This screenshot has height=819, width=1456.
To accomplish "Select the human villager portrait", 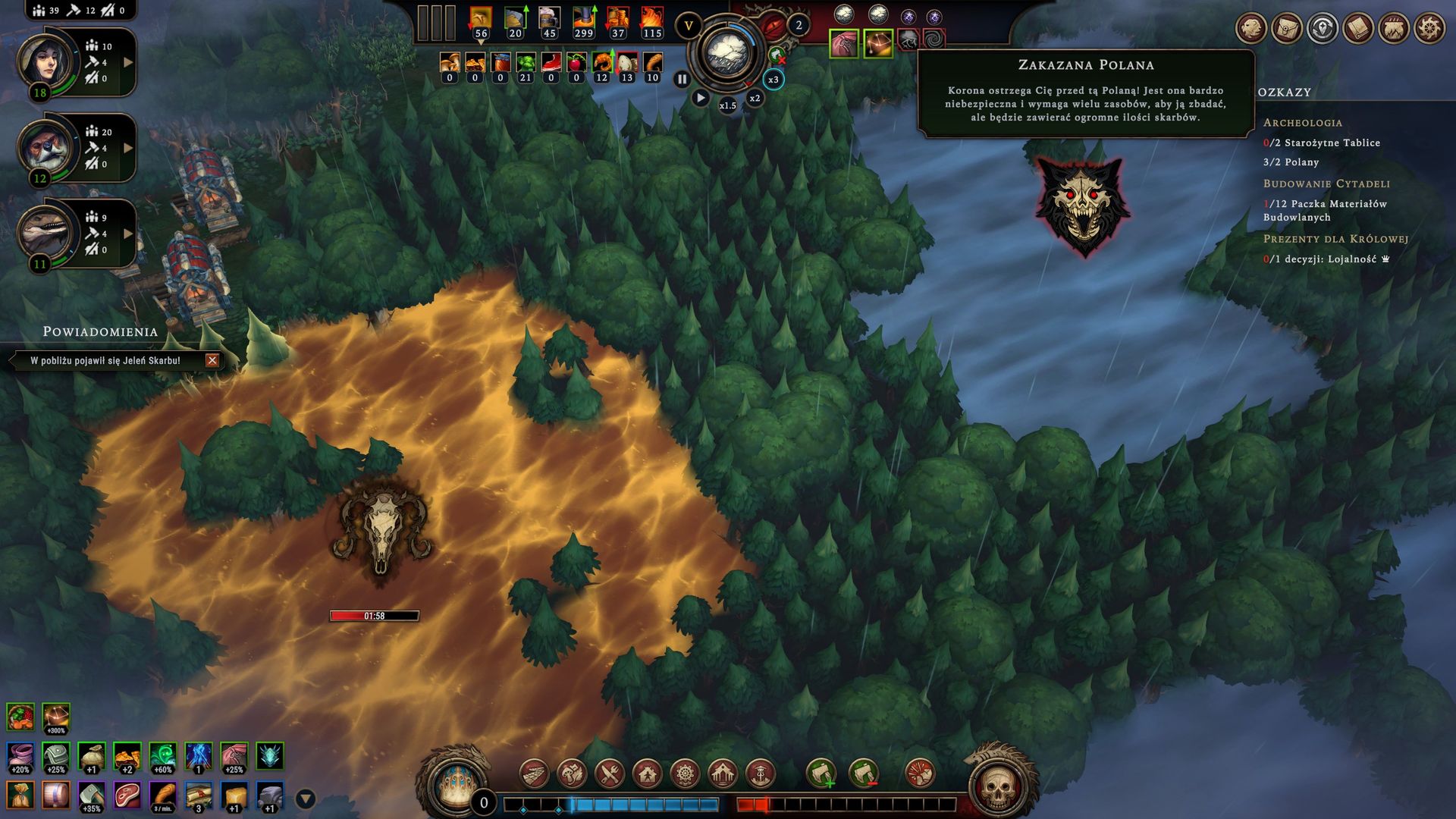I will (47, 62).
